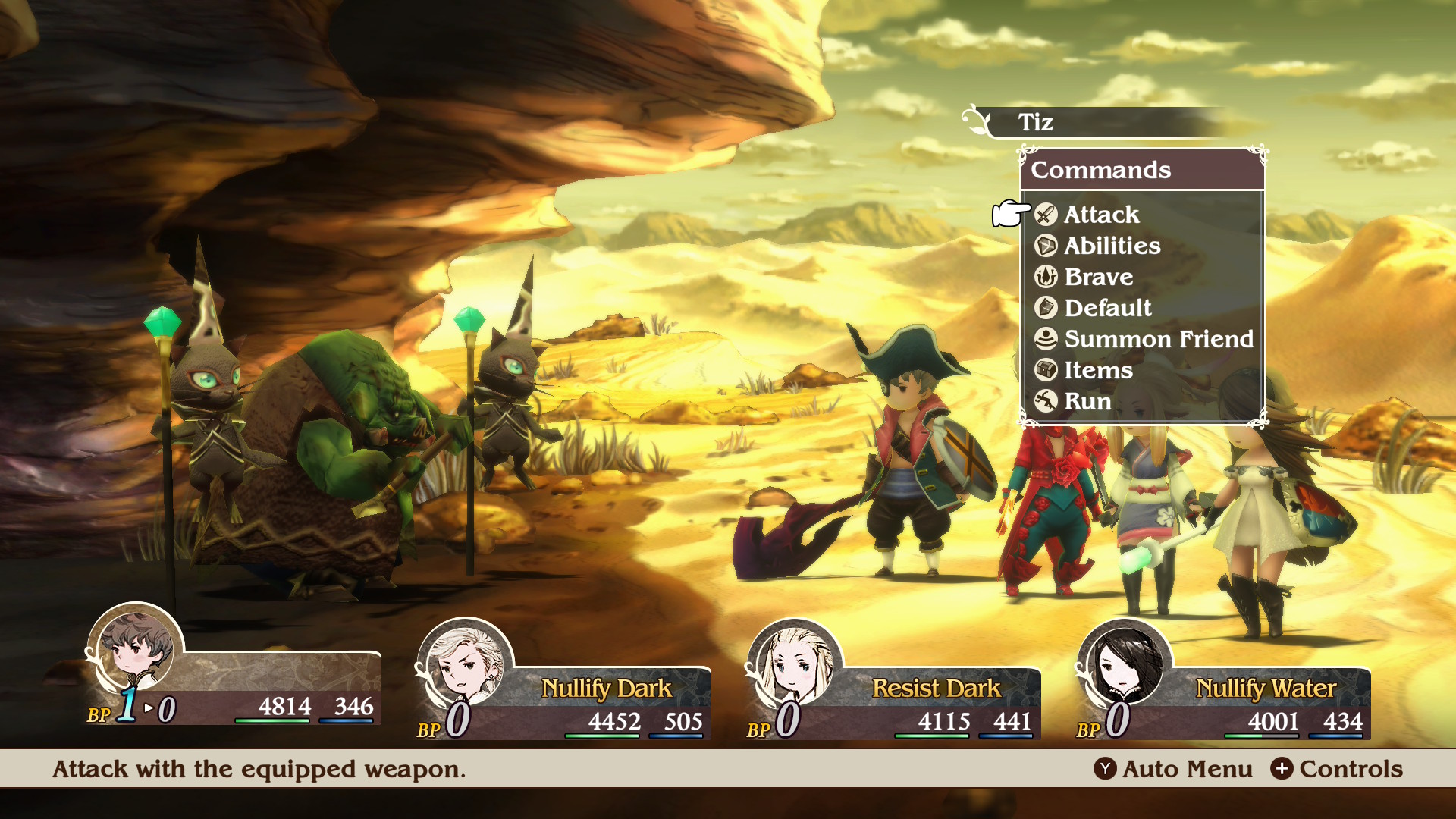Select Summon Friend from commands
This screenshot has height=819, width=1456.
[1158, 339]
